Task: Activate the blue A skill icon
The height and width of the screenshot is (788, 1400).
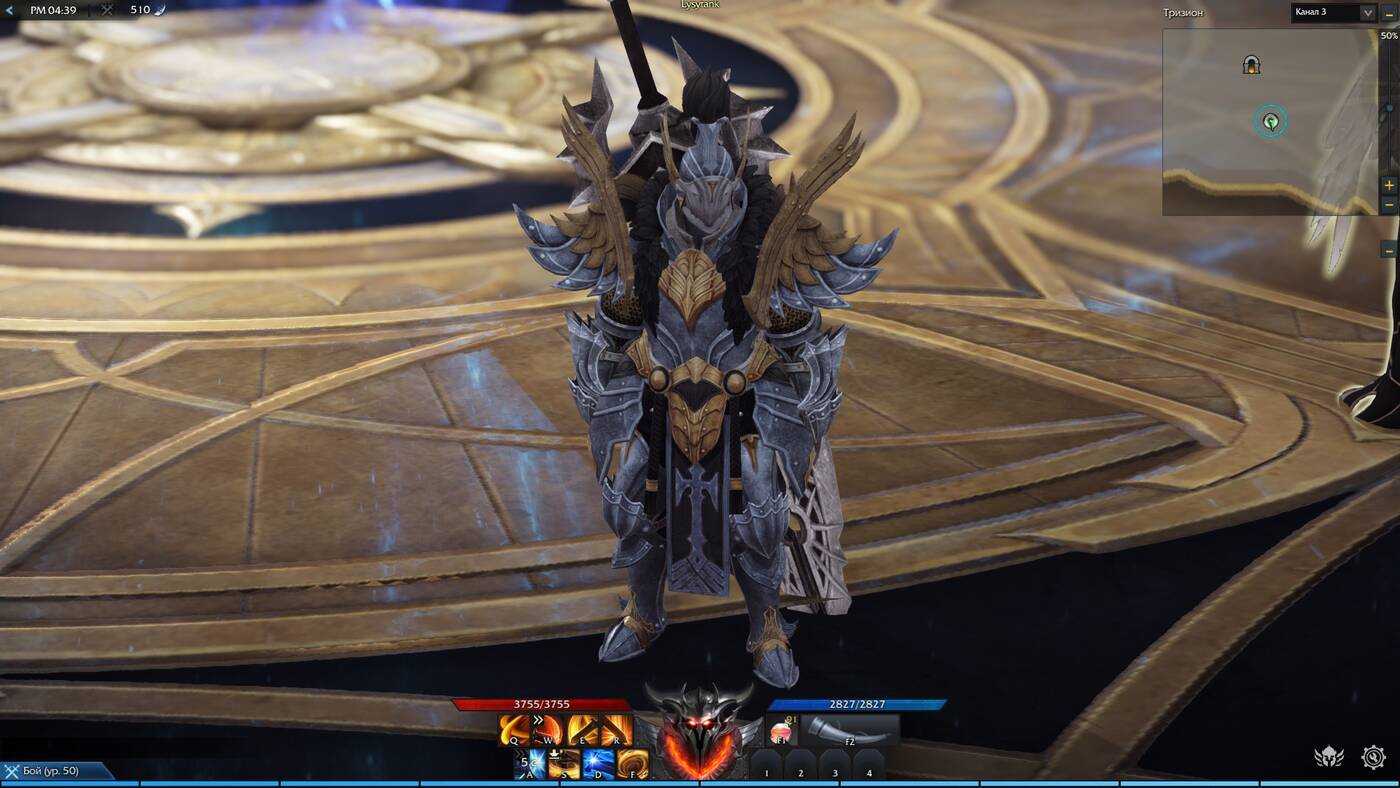Action: click(x=531, y=764)
